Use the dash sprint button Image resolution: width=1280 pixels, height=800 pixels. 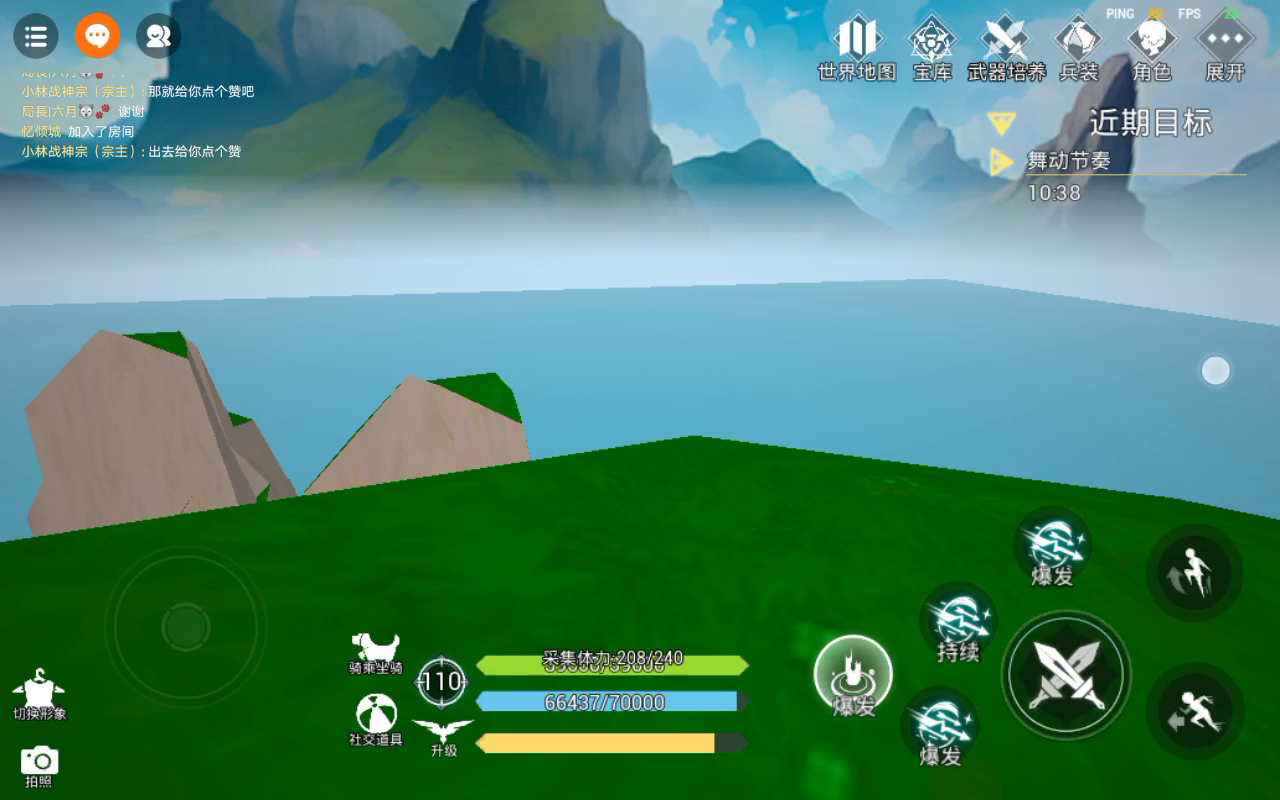pos(1194,711)
